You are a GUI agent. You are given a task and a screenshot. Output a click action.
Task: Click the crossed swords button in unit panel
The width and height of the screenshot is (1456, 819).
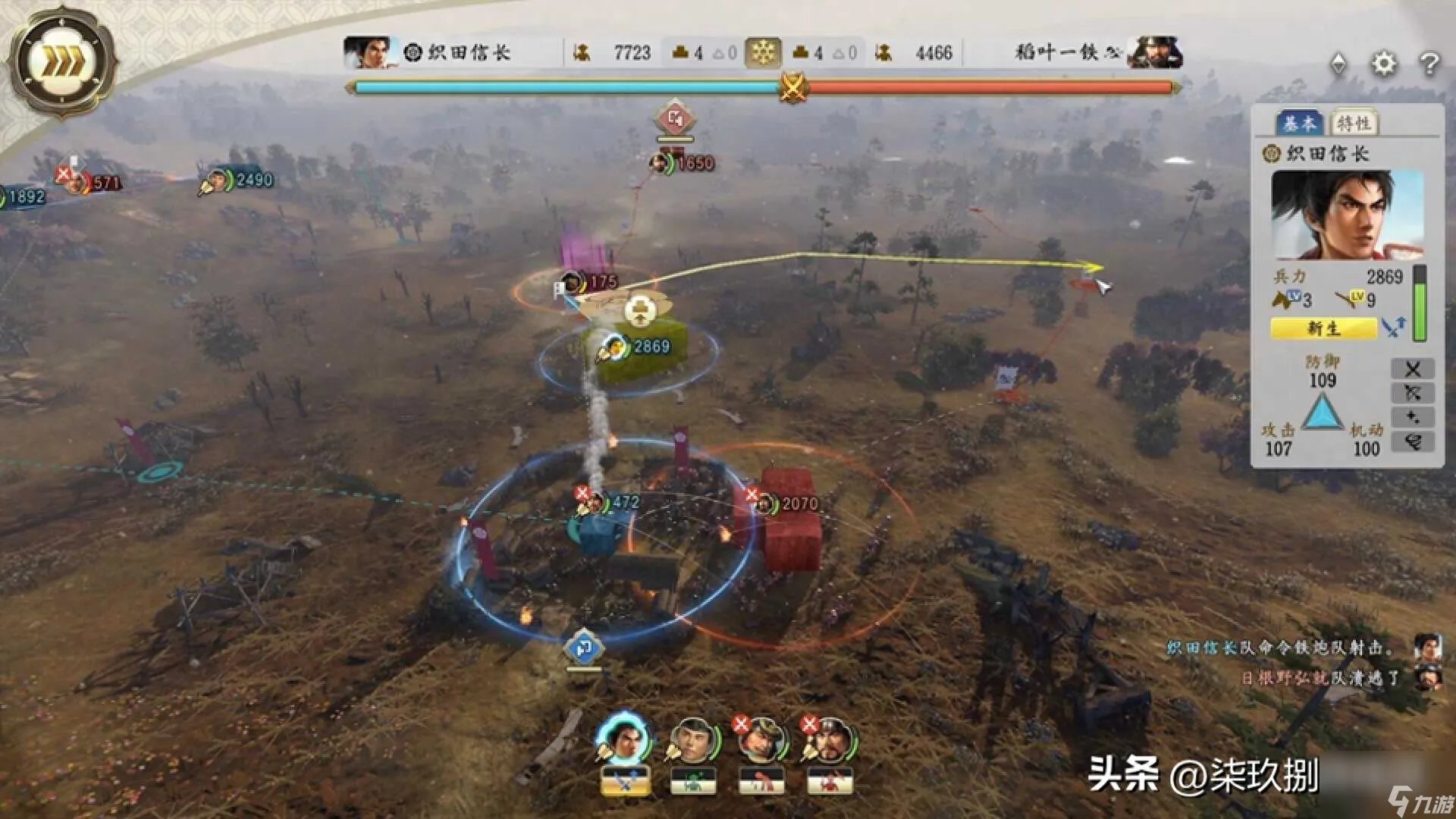(1412, 369)
